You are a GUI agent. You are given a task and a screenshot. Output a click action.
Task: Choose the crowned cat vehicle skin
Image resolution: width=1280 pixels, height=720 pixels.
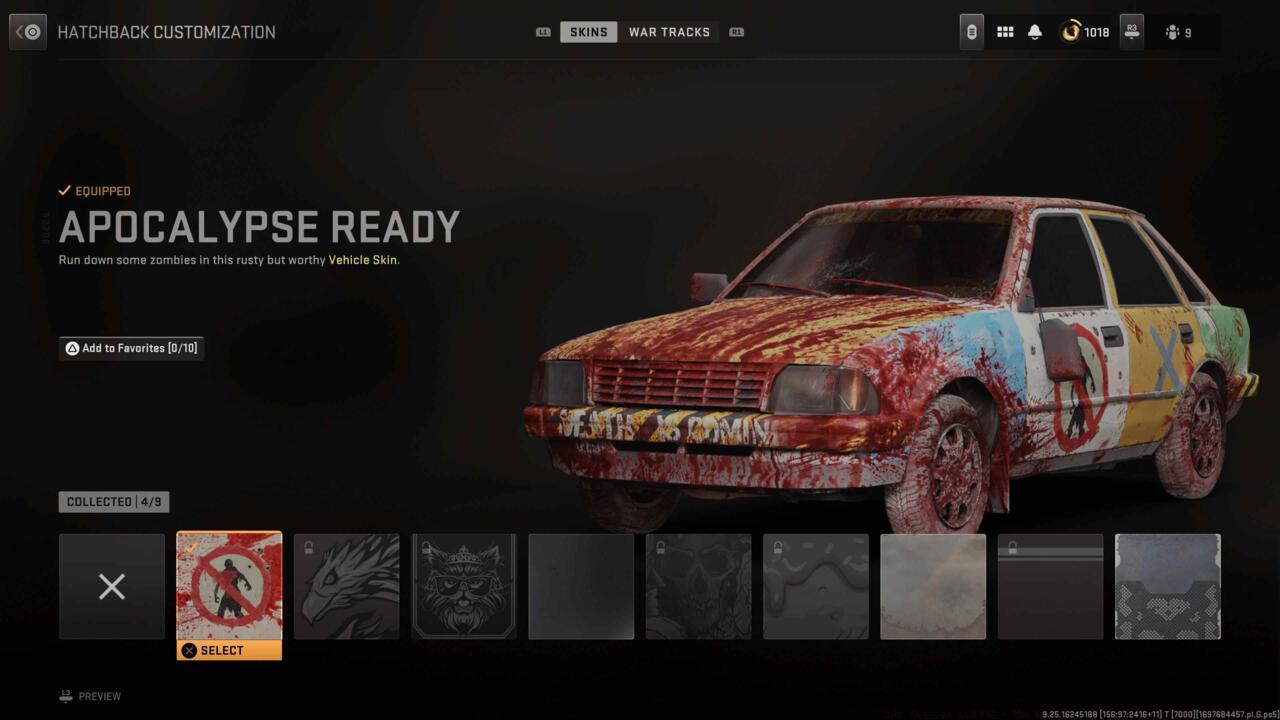(x=463, y=586)
